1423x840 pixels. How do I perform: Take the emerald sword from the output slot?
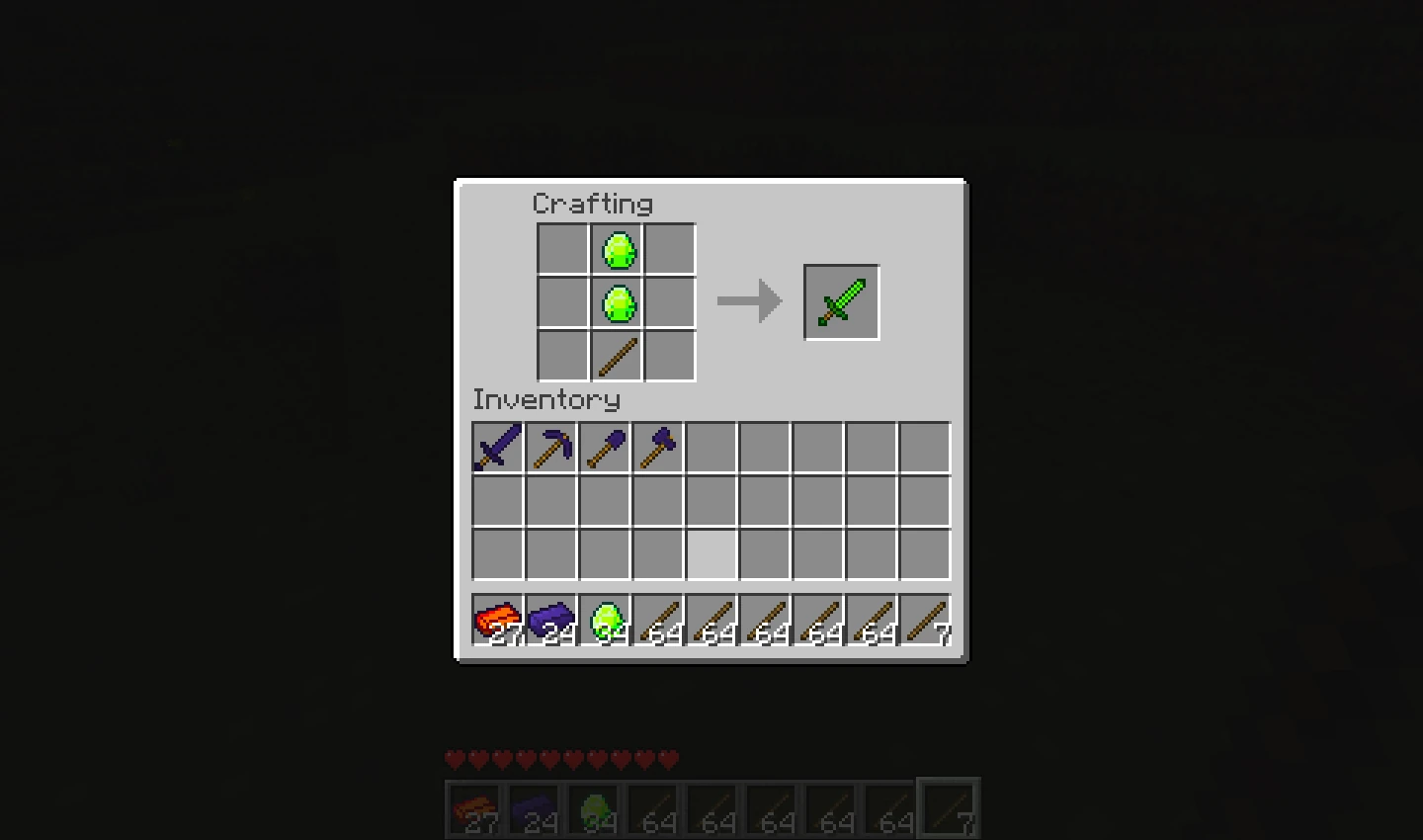(x=841, y=300)
